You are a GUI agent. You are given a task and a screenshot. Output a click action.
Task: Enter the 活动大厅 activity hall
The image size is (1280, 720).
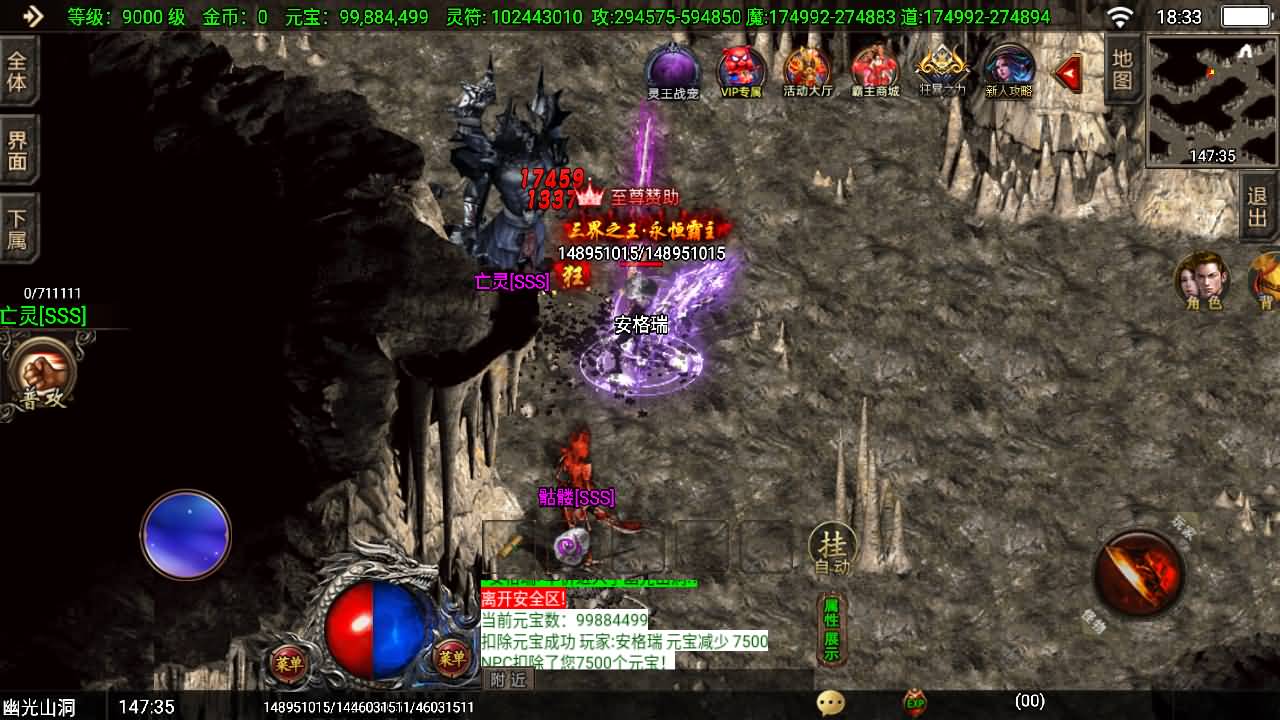(x=807, y=71)
